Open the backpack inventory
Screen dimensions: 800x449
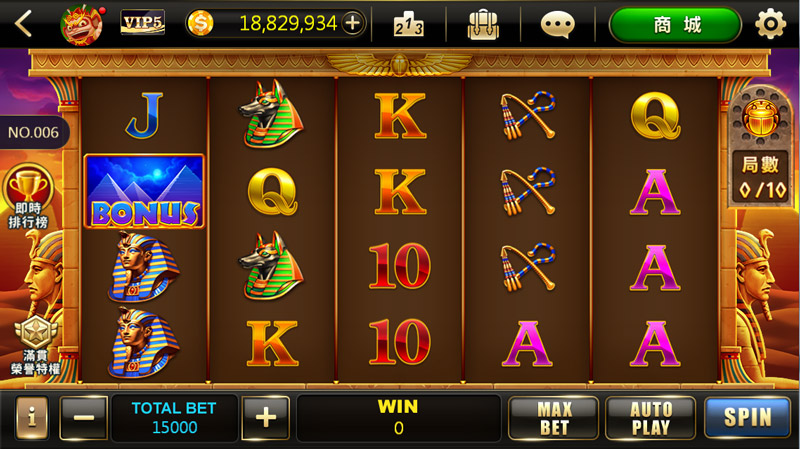click(x=483, y=23)
